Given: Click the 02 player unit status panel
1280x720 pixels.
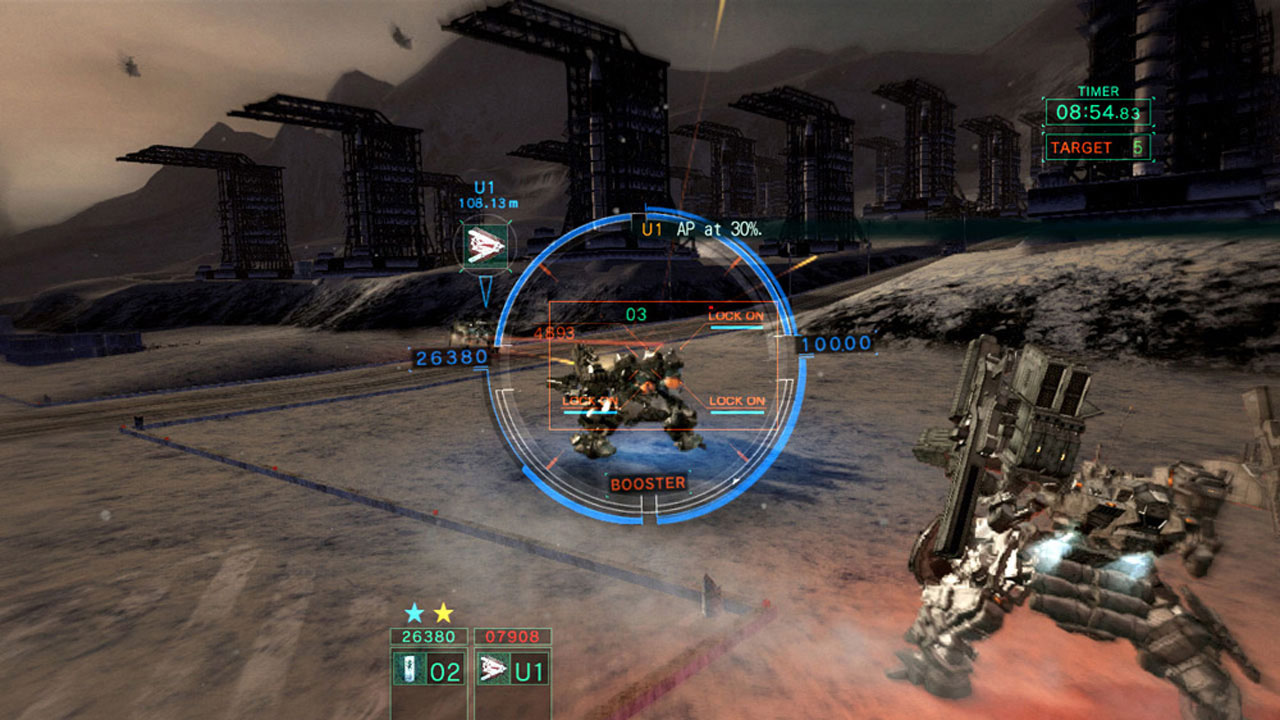Looking at the screenshot, I should point(429,669).
